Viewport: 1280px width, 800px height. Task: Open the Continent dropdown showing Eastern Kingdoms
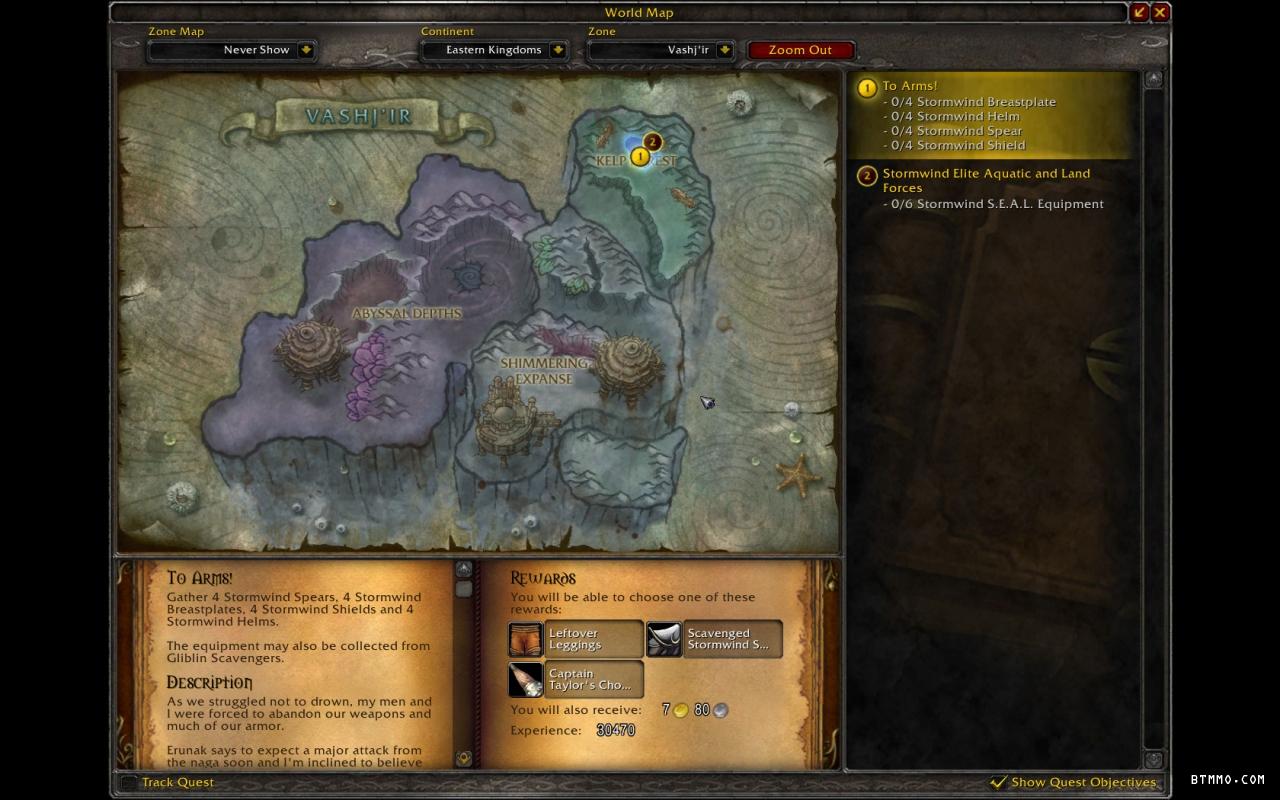558,50
